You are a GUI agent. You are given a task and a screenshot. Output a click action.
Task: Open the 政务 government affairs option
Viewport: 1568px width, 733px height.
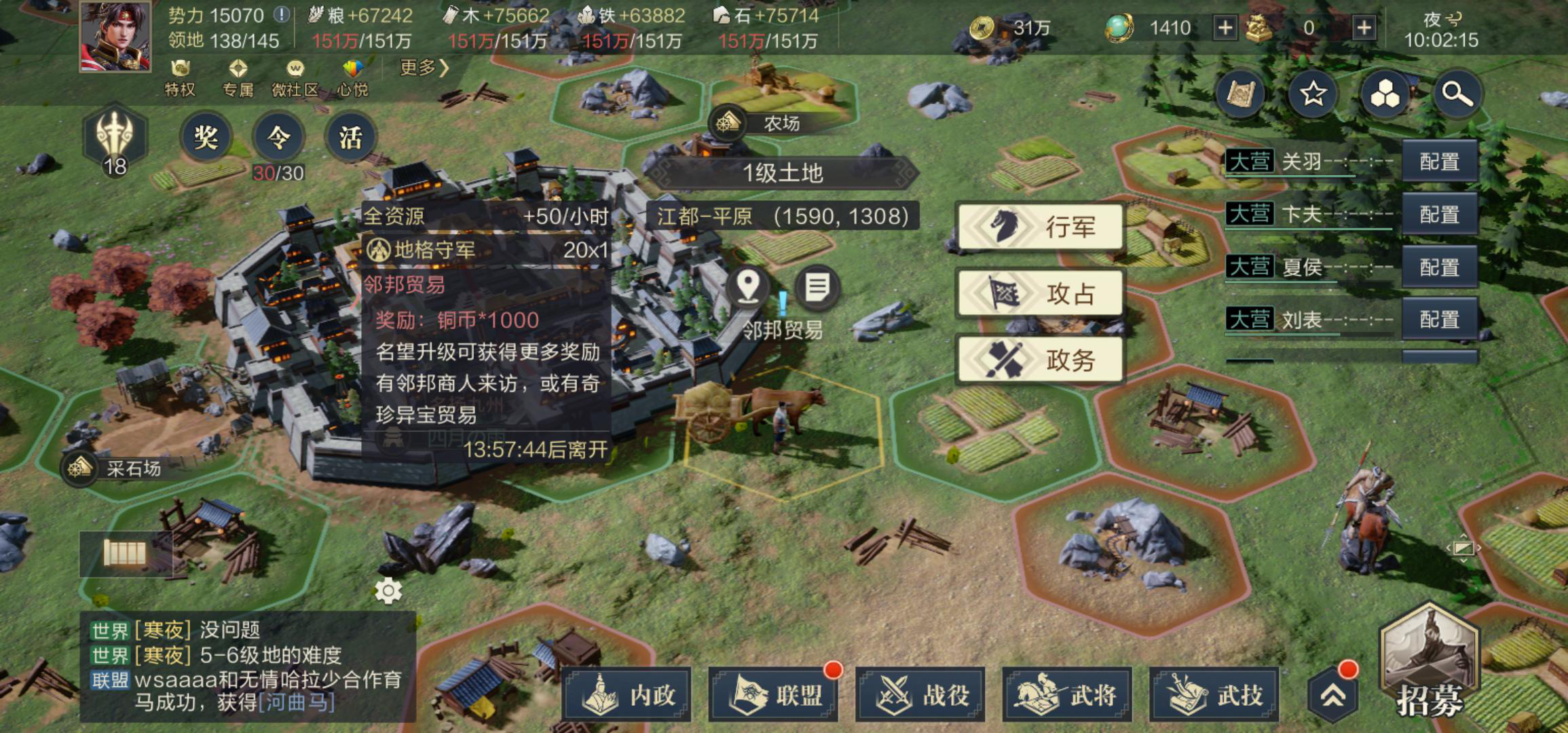tap(1040, 359)
